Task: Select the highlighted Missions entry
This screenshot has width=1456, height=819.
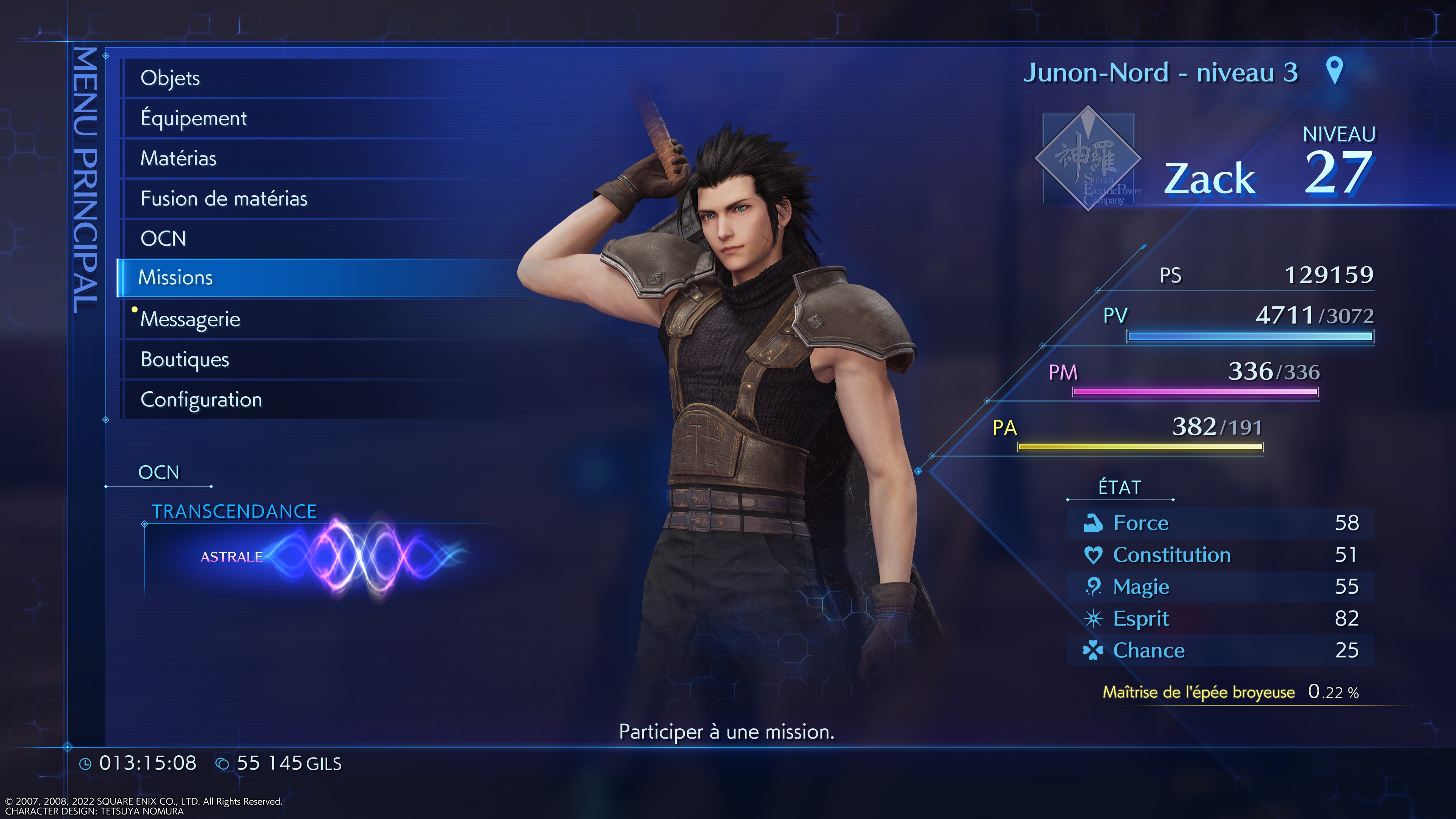Action: click(175, 278)
